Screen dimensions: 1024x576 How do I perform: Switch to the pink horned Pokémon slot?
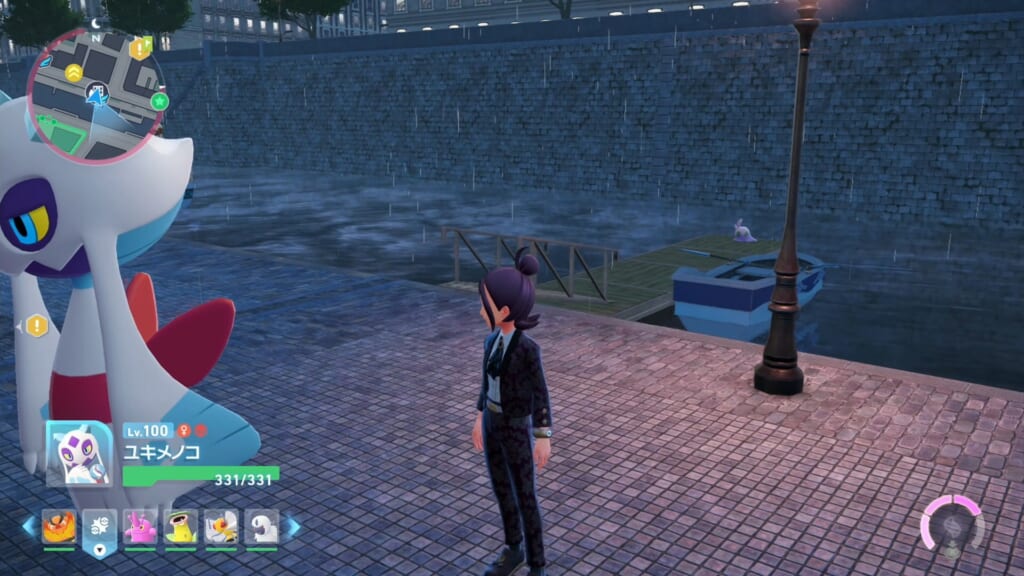click(x=140, y=526)
